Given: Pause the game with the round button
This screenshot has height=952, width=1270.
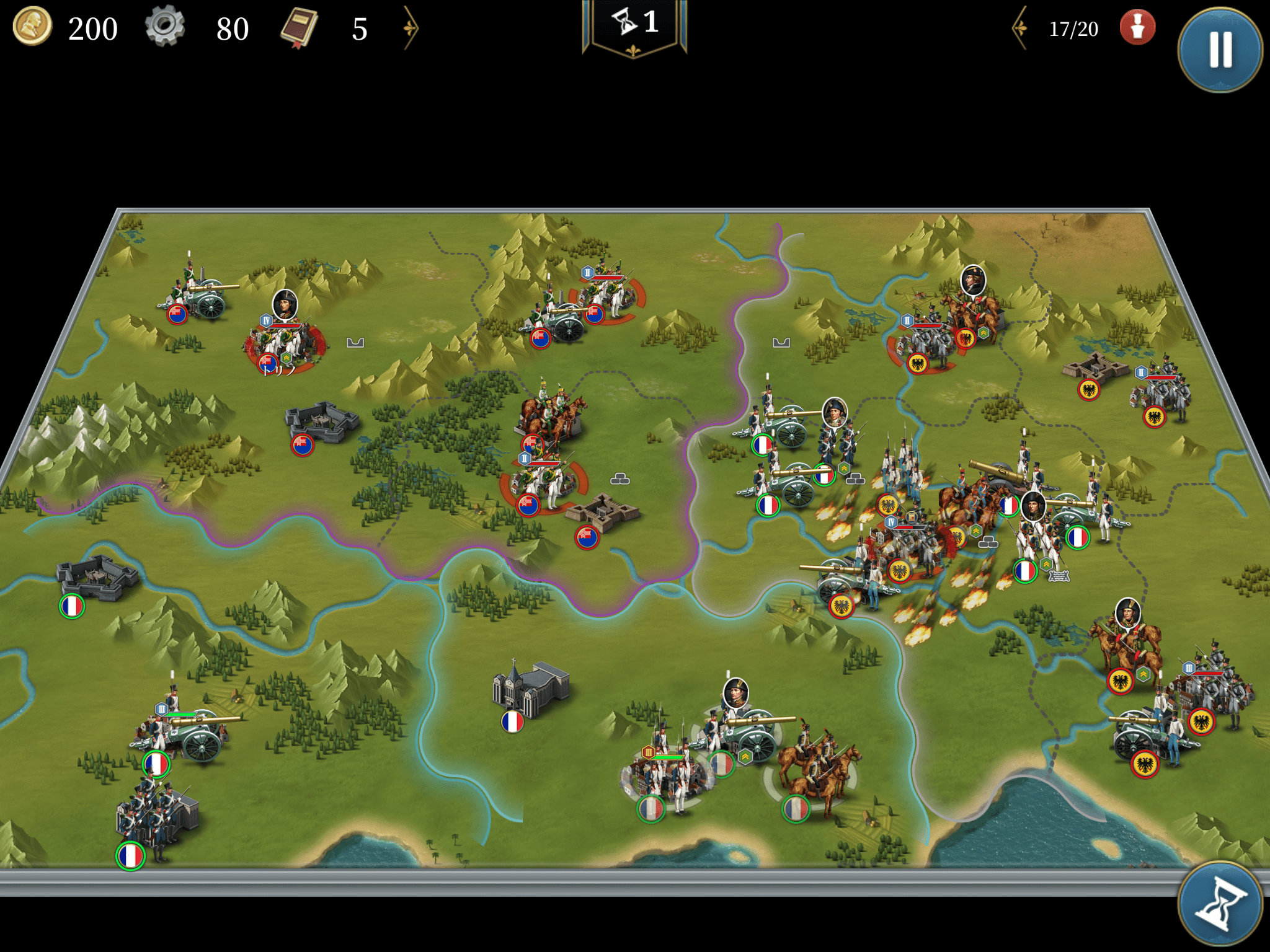Looking at the screenshot, I should [x=1220, y=50].
